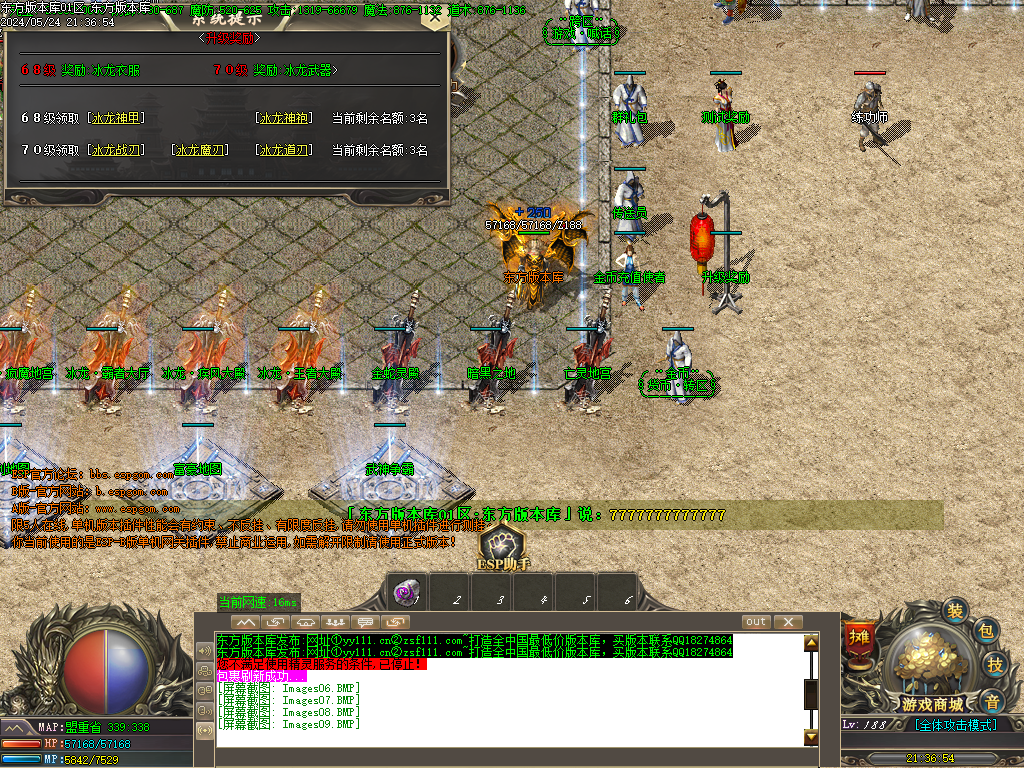Open the bag with 包 button

[x=985, y=631]
